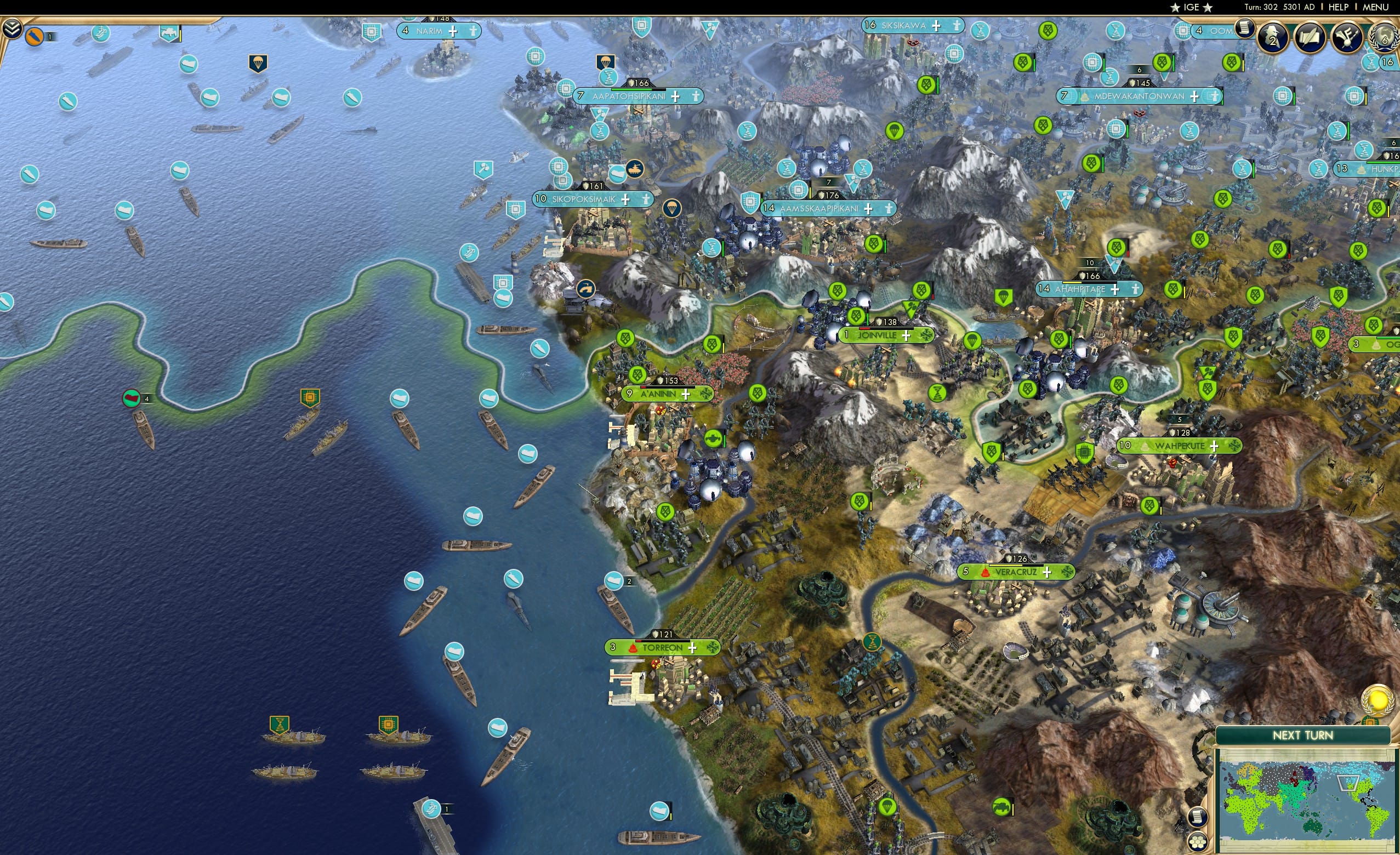This screenshot has height=855, width=1400.
Task: Expand Torreon's city banner with its plus button
Action: 693,649
